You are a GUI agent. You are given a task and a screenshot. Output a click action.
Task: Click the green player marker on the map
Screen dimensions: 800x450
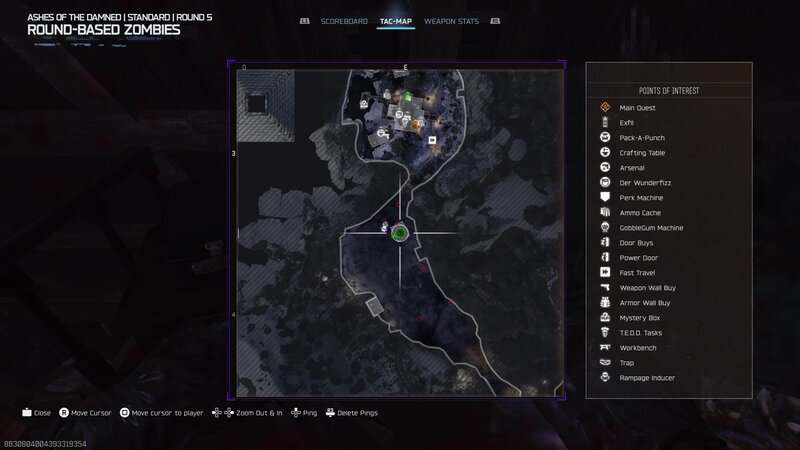399,233
